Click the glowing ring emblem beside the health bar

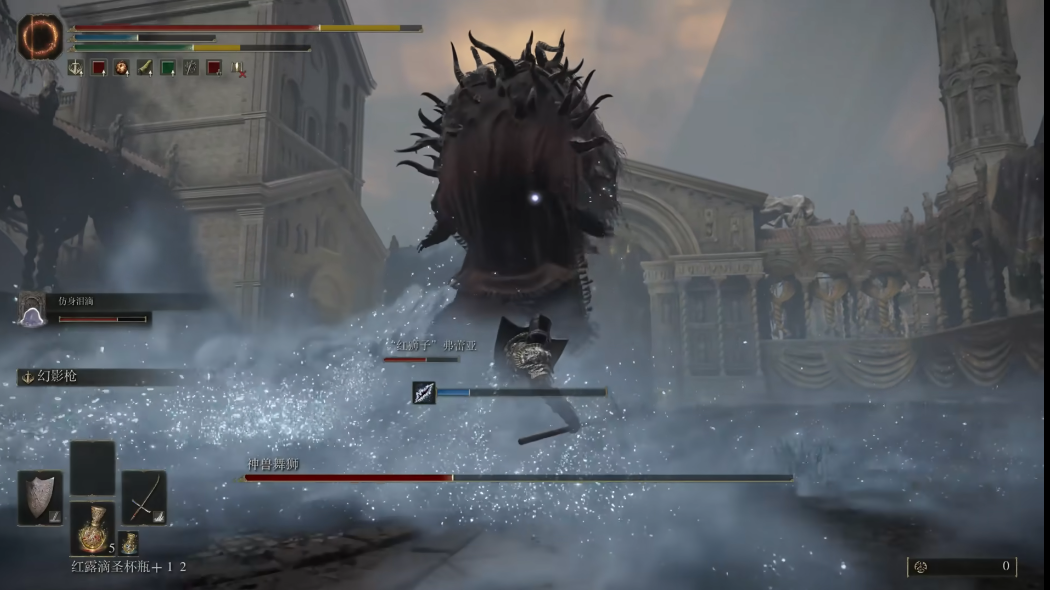coord(40,37)
